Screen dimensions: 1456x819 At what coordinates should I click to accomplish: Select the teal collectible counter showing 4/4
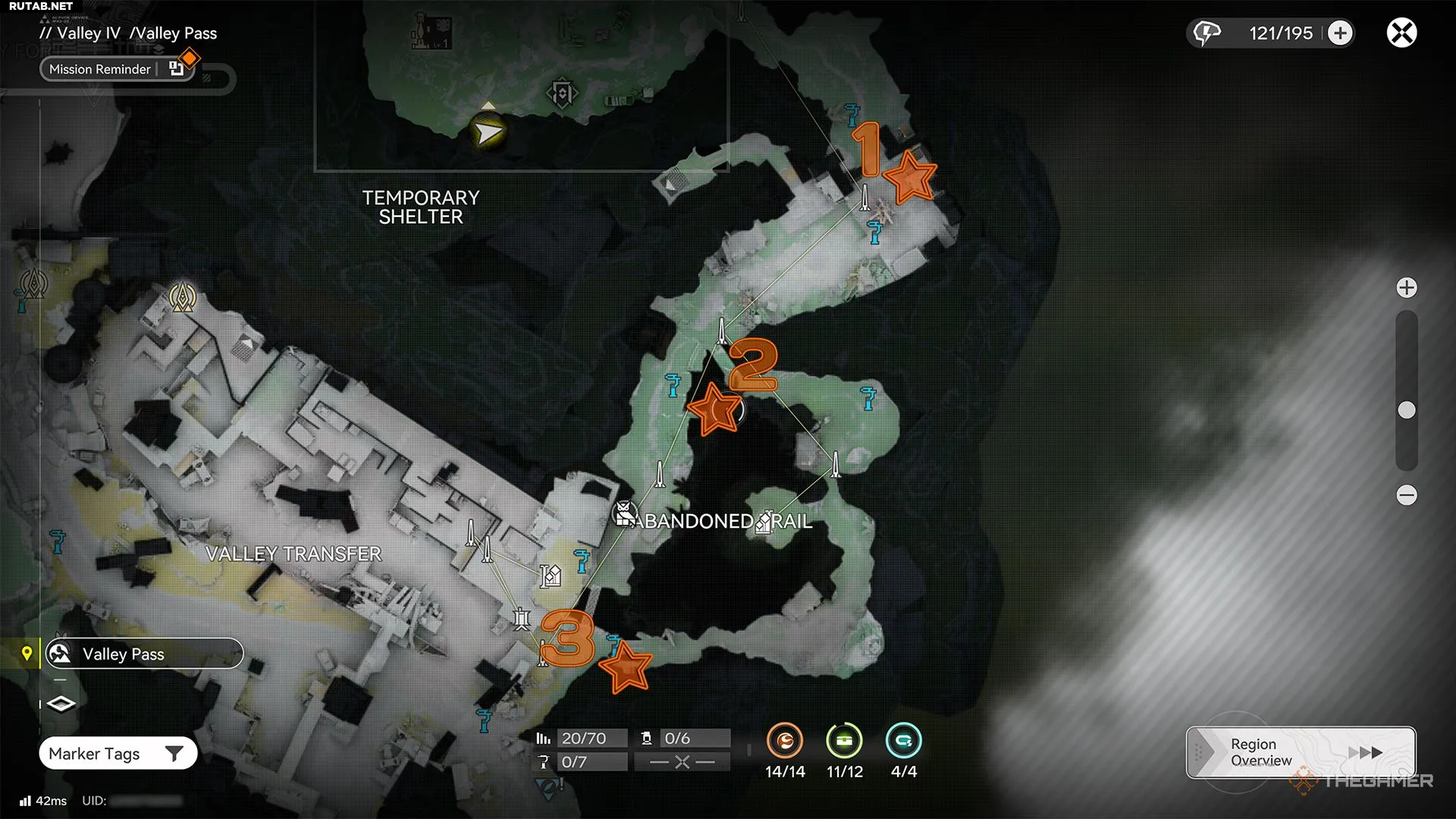point(903,741)
